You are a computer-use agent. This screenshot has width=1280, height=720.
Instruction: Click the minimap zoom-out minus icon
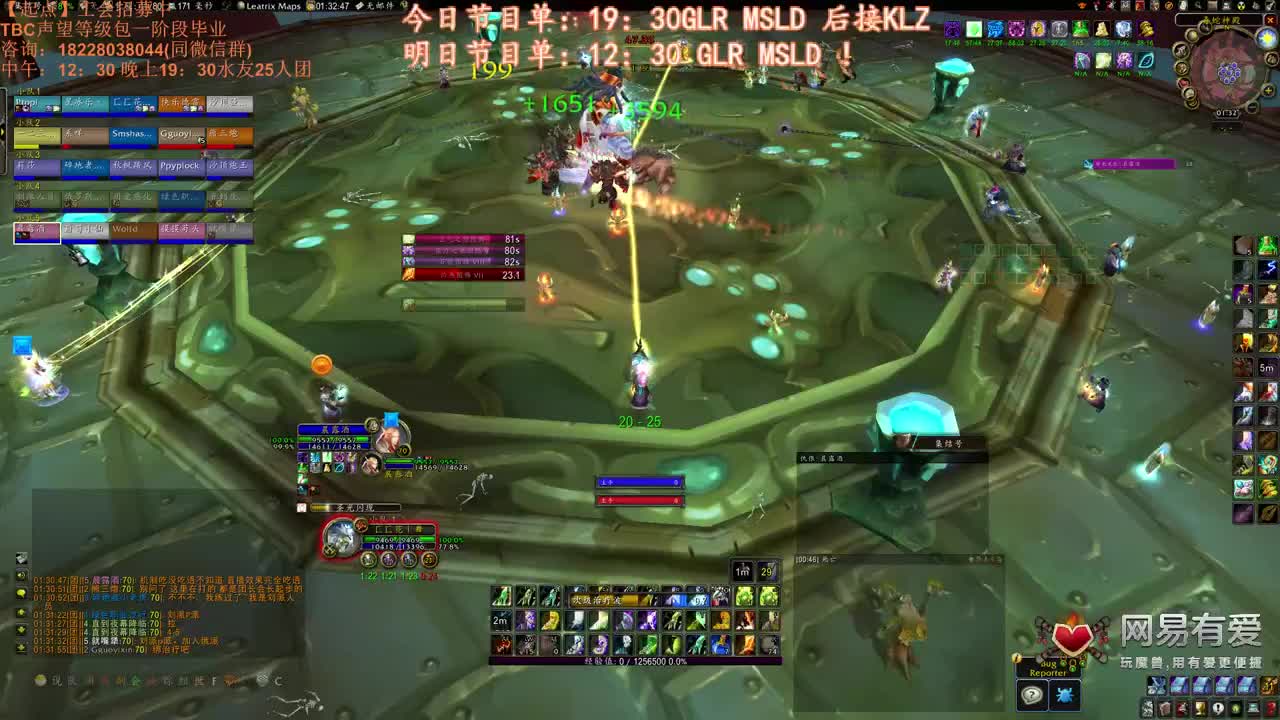coord(1250,108)
